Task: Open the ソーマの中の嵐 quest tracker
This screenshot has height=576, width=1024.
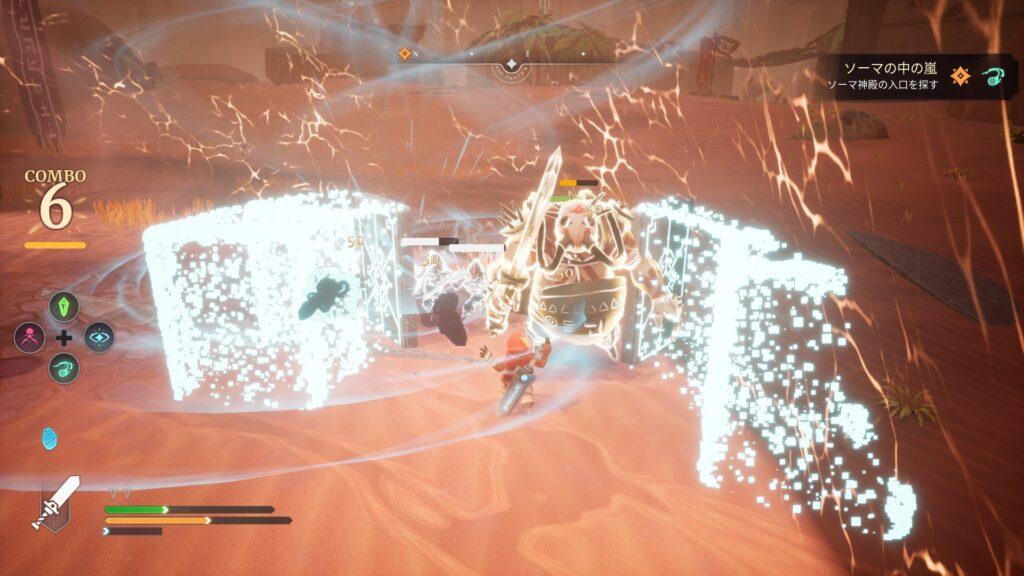Action: pyautogui.click(x=888, y=68)
